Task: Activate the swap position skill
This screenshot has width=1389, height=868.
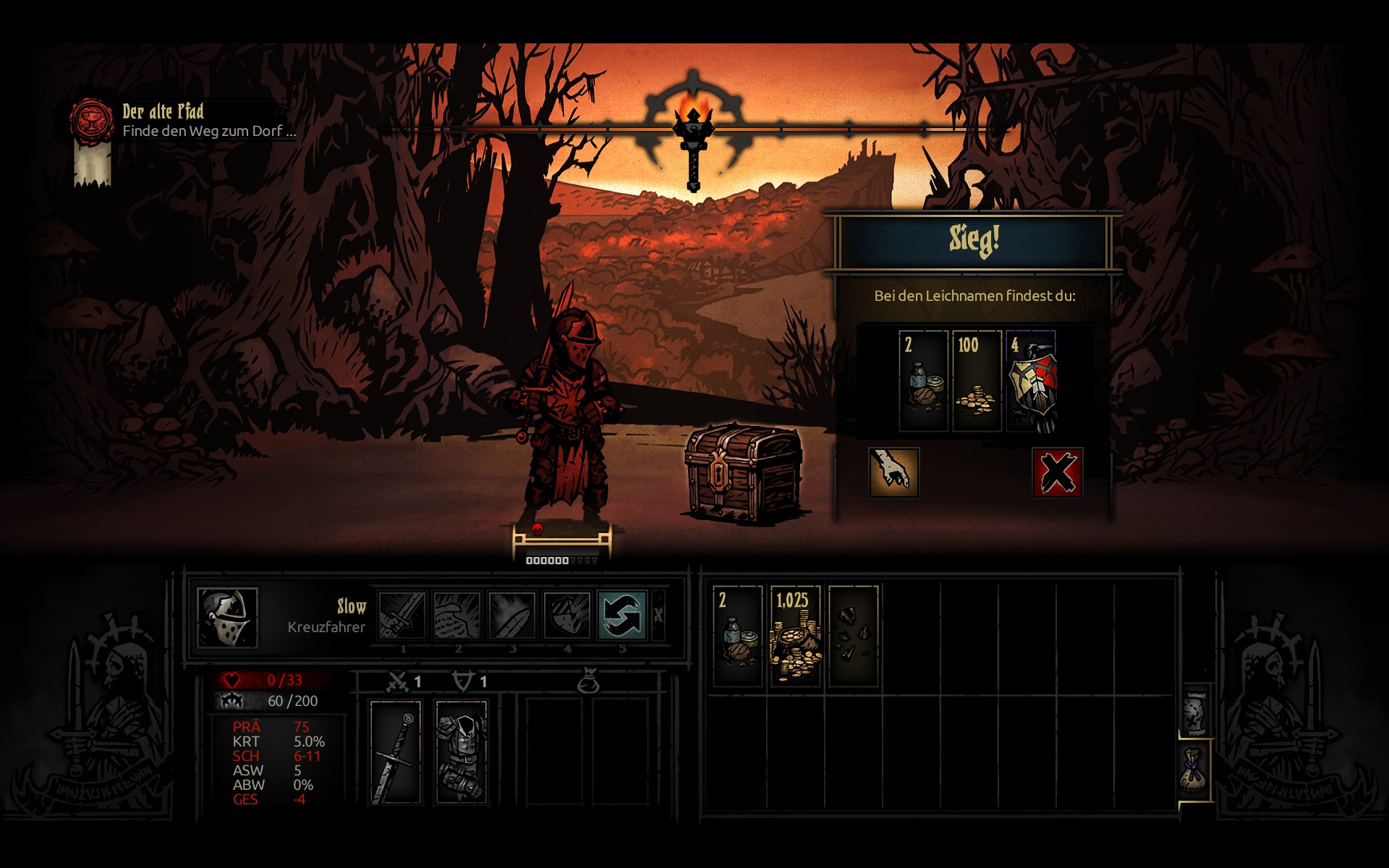Action: (621, 616)
